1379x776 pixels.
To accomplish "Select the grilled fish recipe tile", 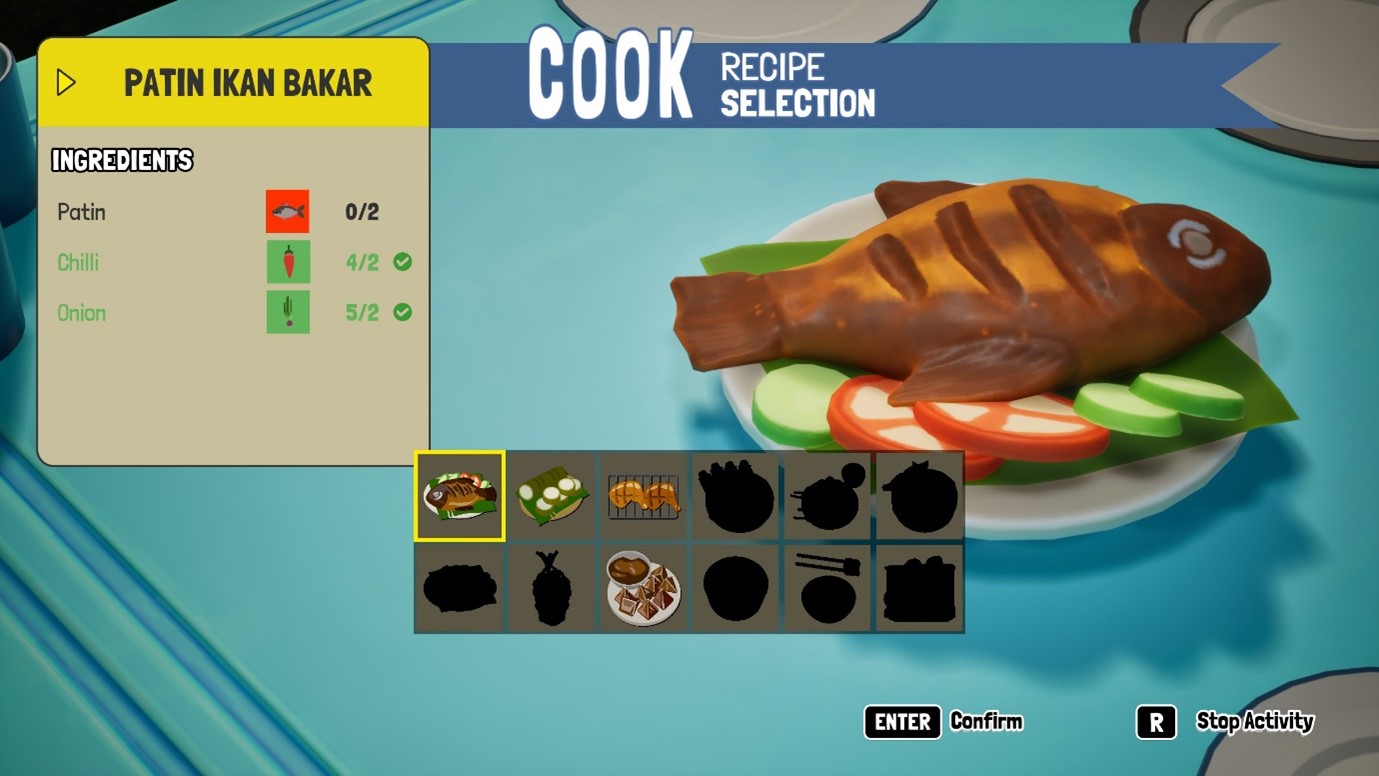I will pos(460,496).
